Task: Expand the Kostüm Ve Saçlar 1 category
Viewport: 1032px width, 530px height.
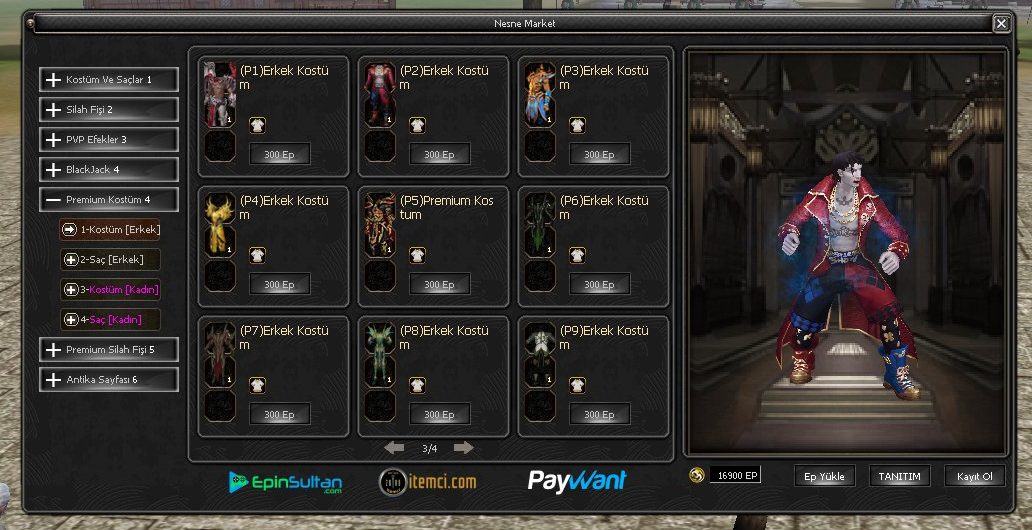Action: coord(109,80)
